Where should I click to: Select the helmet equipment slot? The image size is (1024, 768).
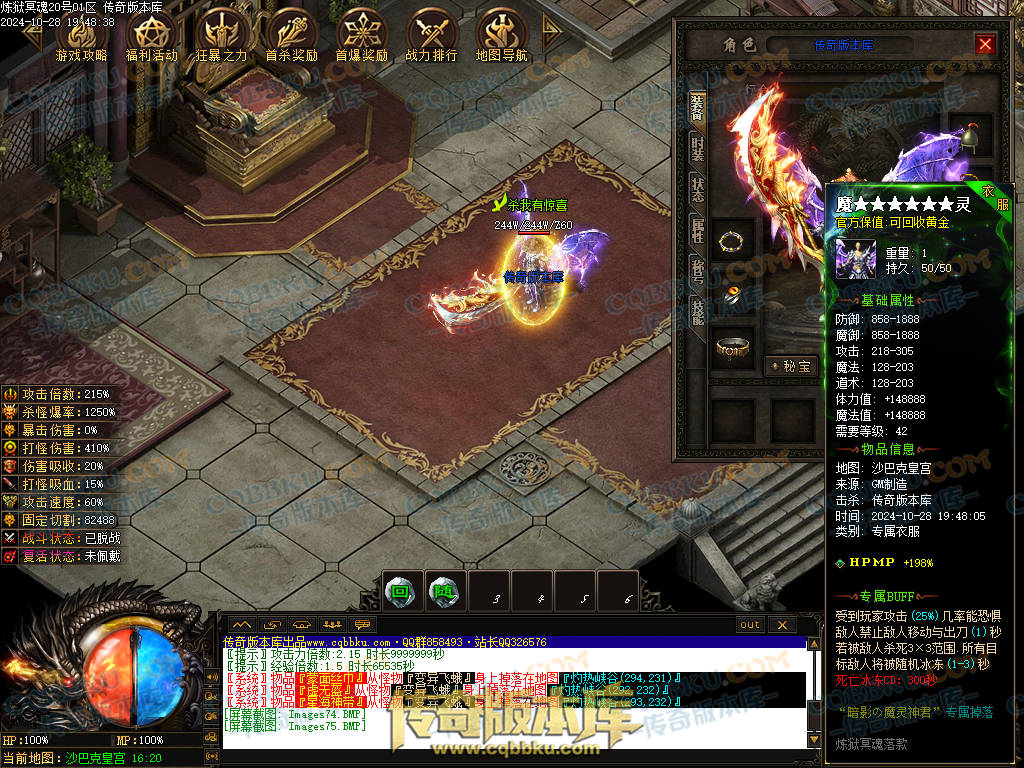click(969, 134)
